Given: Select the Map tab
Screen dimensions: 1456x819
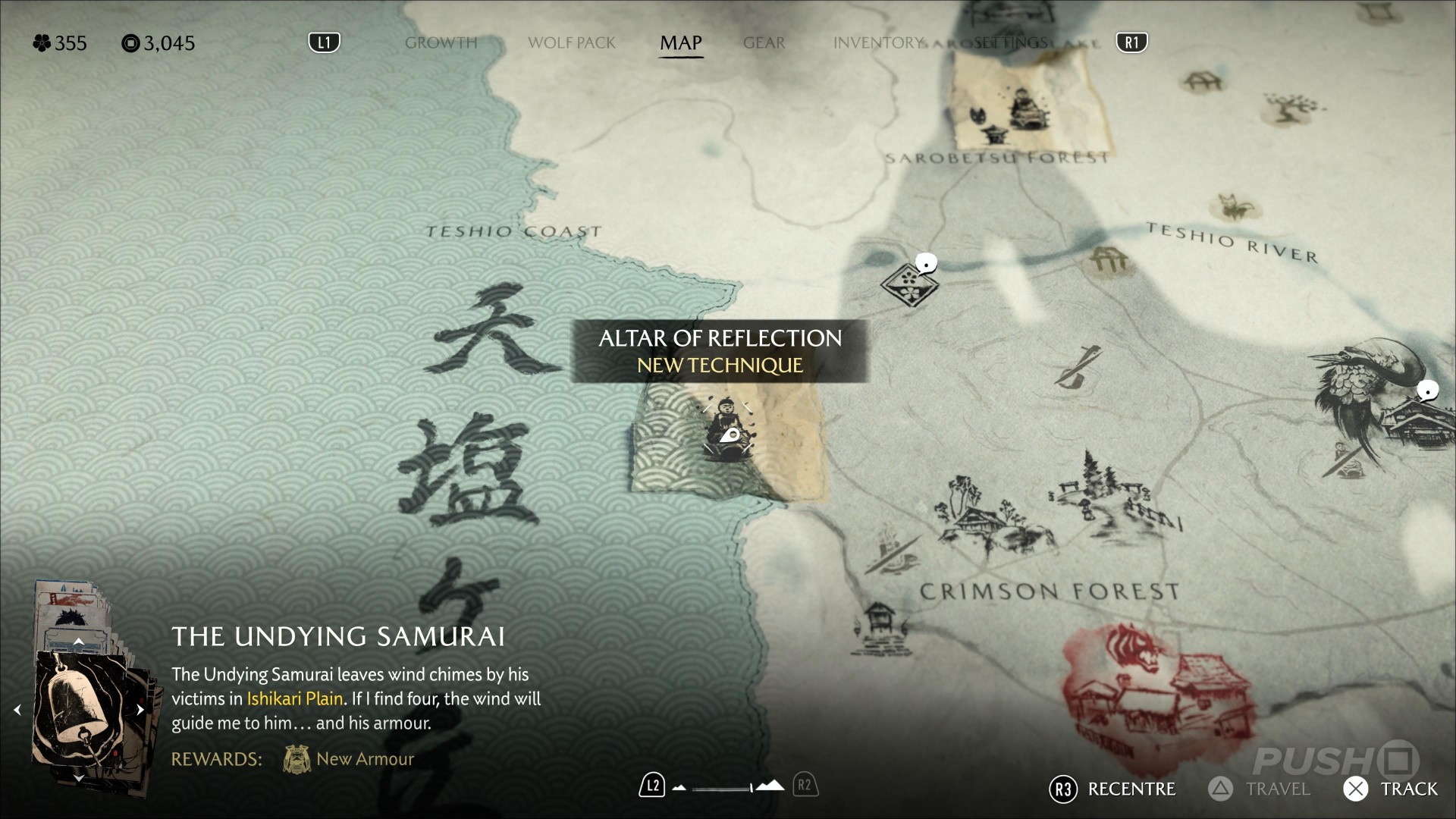Looking at the screenshot, I should (x=680, y=43).
